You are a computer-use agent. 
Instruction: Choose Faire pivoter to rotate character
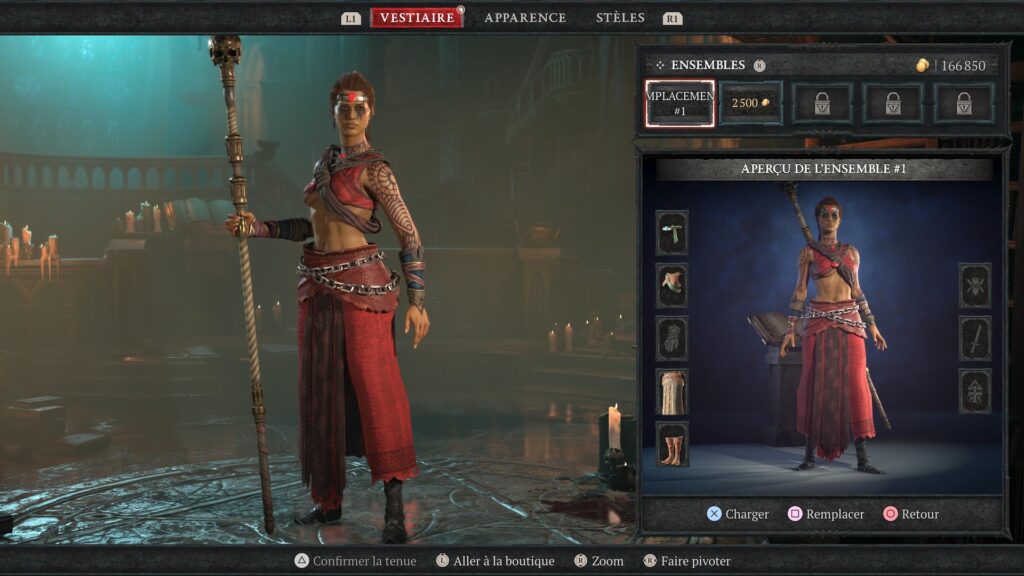click(687, 561)
